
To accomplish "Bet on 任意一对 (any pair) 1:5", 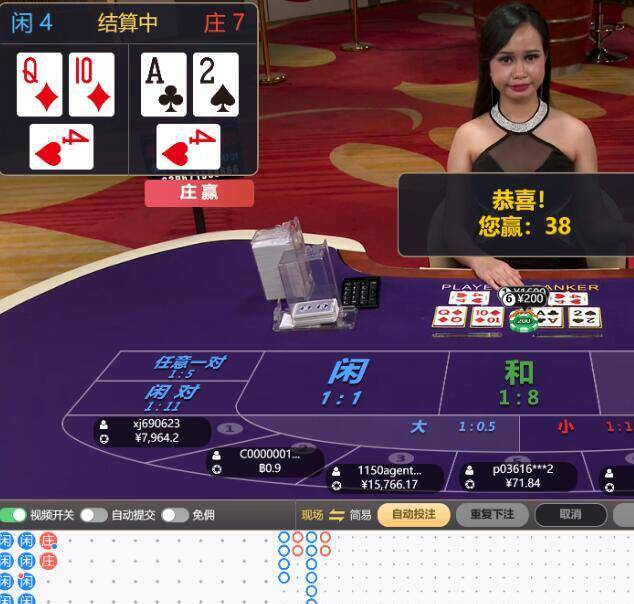I will coord(187,366).
